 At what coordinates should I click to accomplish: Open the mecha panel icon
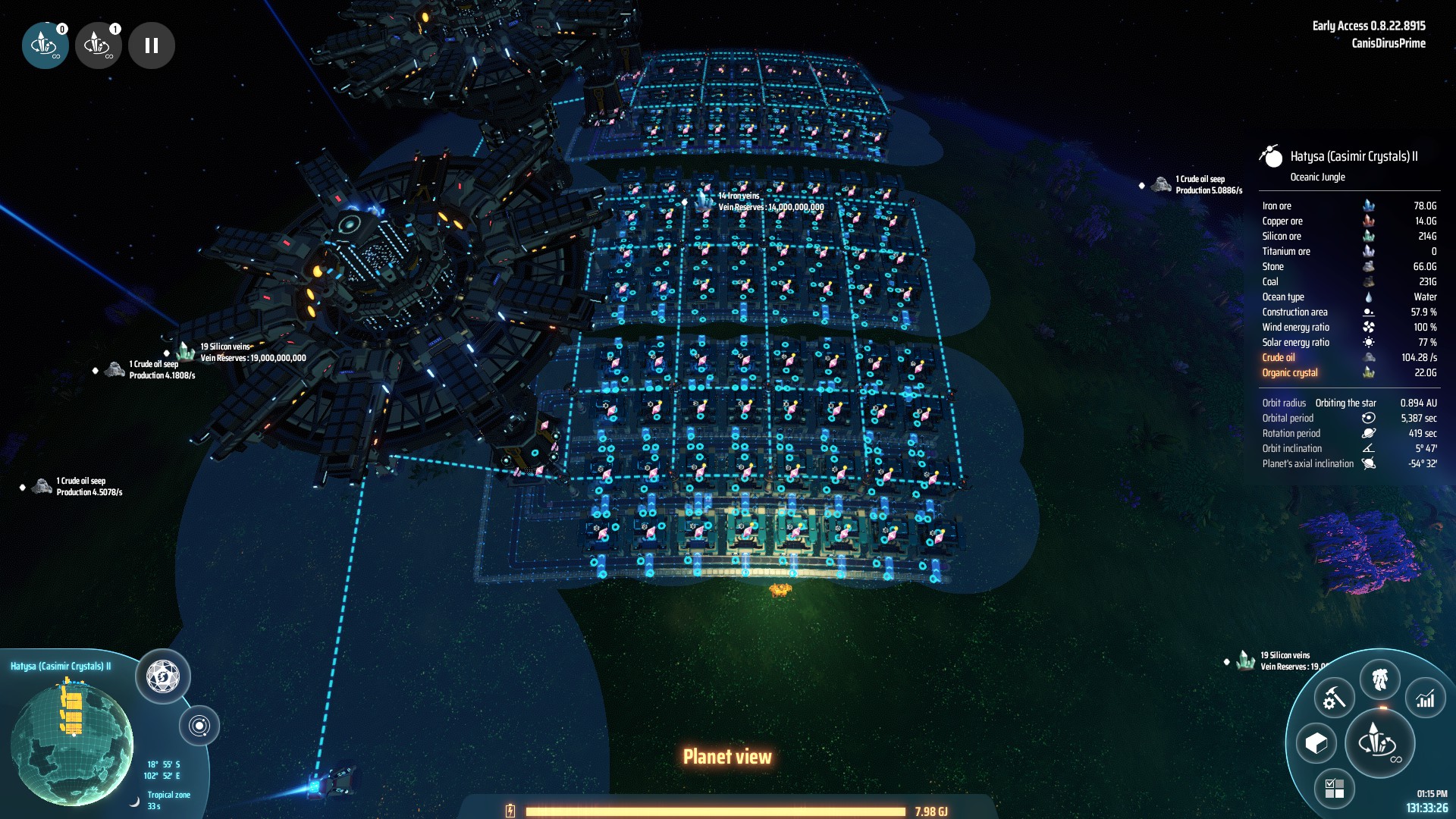pos(1380,679)
